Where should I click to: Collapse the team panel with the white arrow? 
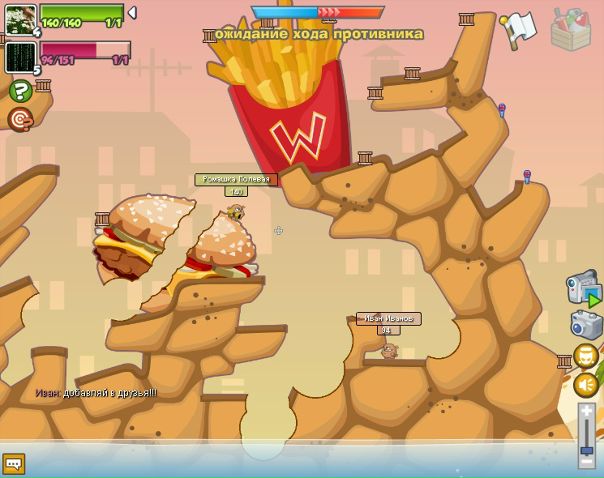(132, 13)
